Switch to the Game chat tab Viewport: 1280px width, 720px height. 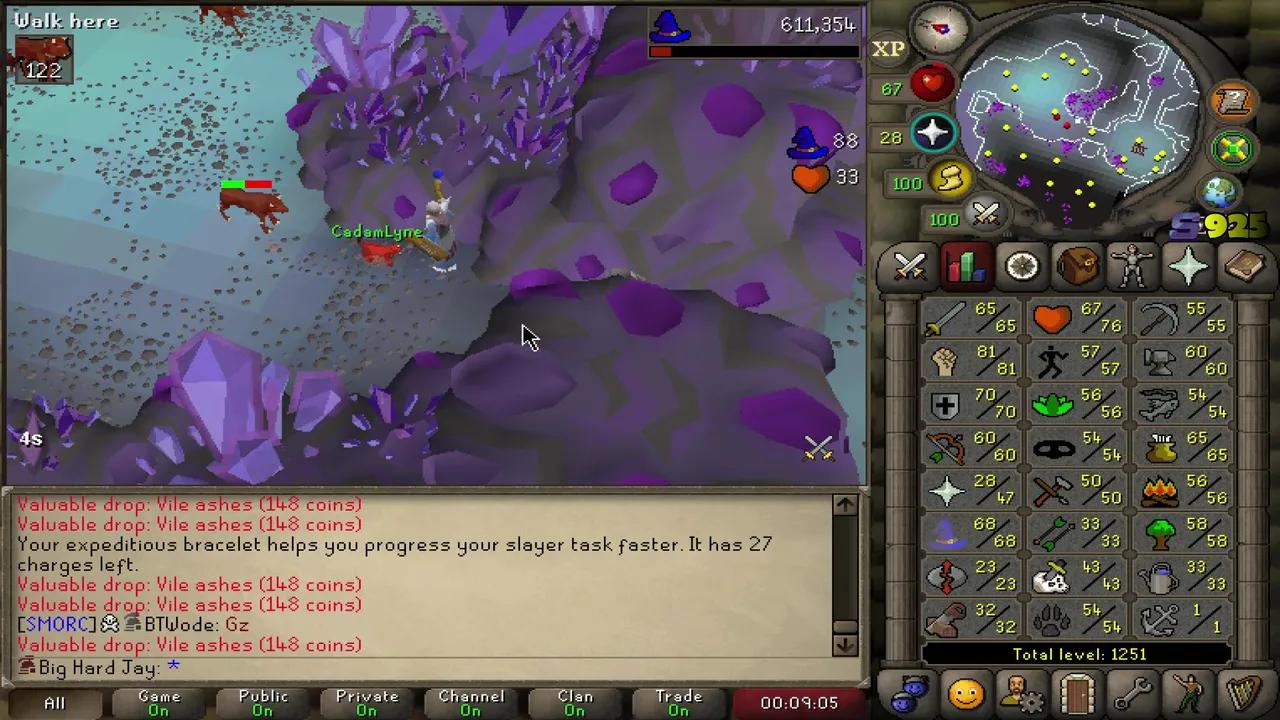pos(158,700)
